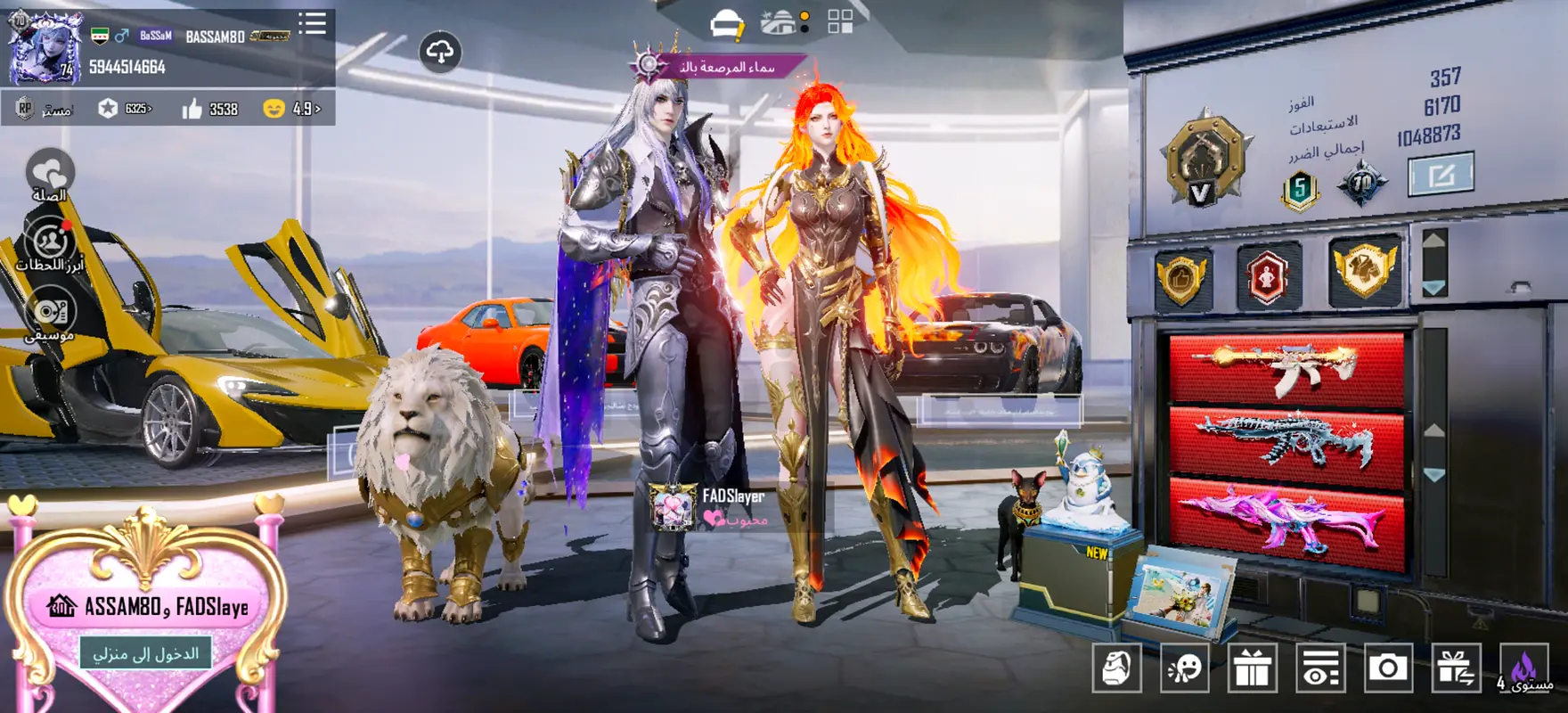1568x713 pixels.
Task: Select the helmet icon with exclamation mark
Action: (727, 24)
